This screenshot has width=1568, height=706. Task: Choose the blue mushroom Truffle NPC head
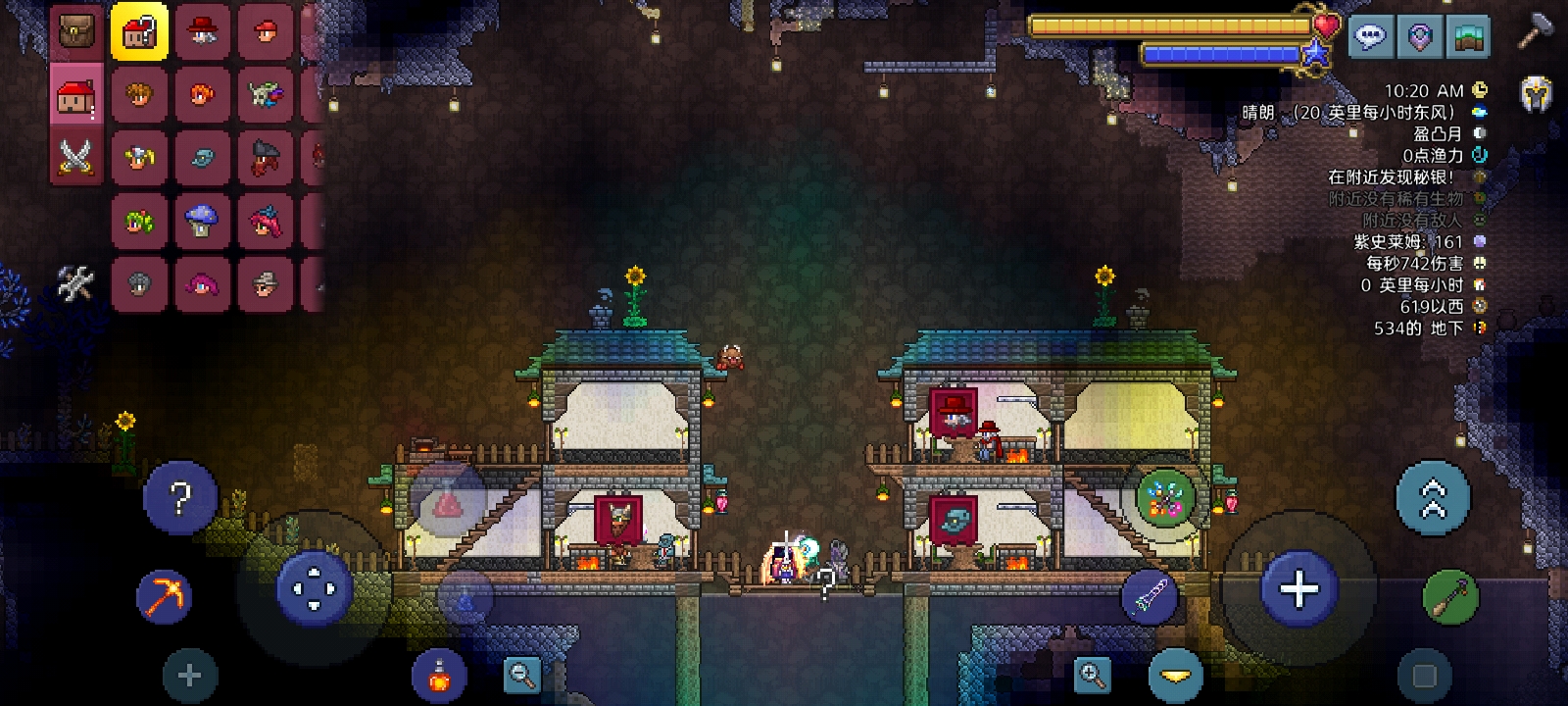tap(202, 221)
